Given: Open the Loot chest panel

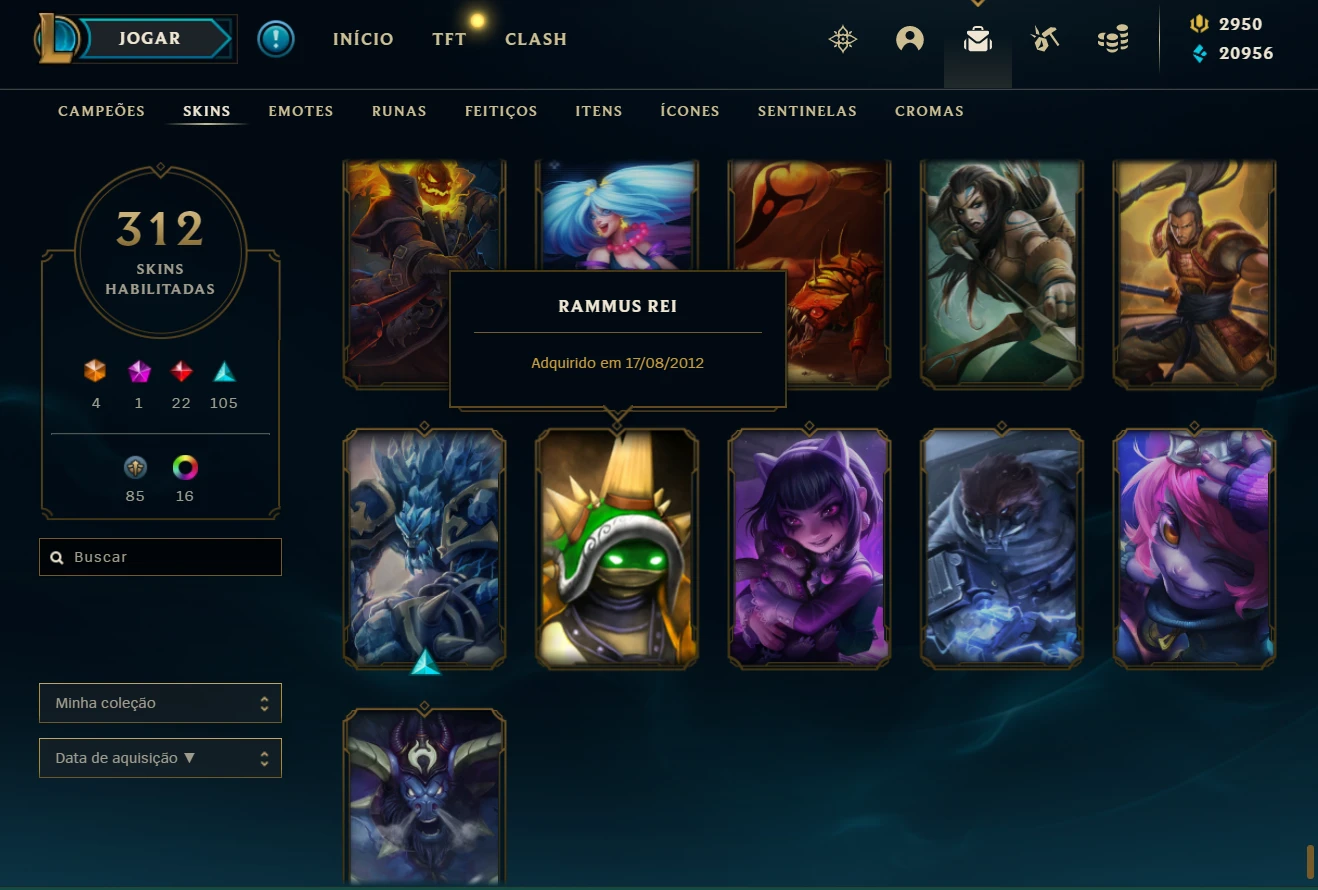Looking at the screenshot, I should click(977, 40).
